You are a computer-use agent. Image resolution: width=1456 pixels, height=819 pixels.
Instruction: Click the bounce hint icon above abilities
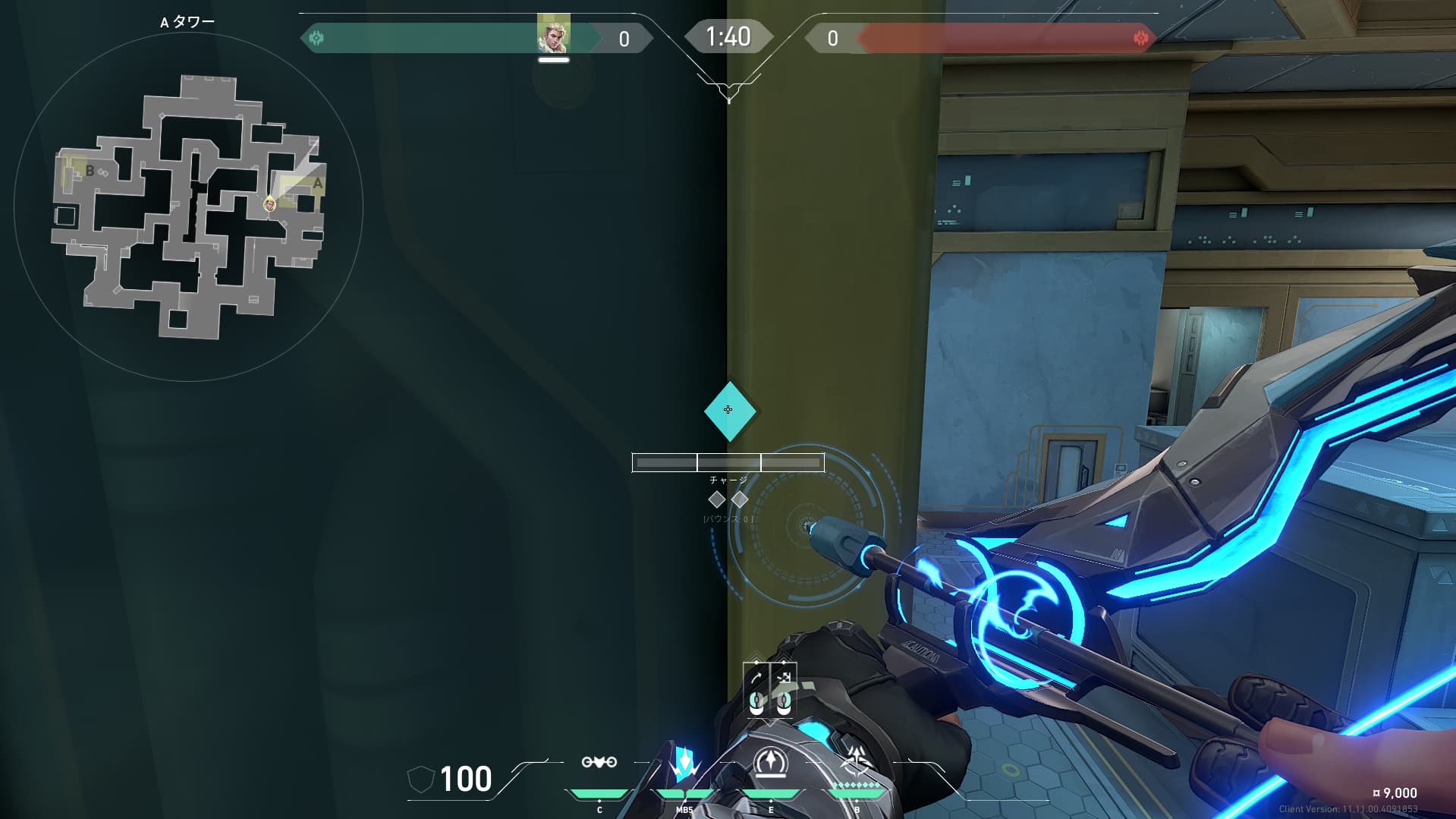(x=784, y=678)
